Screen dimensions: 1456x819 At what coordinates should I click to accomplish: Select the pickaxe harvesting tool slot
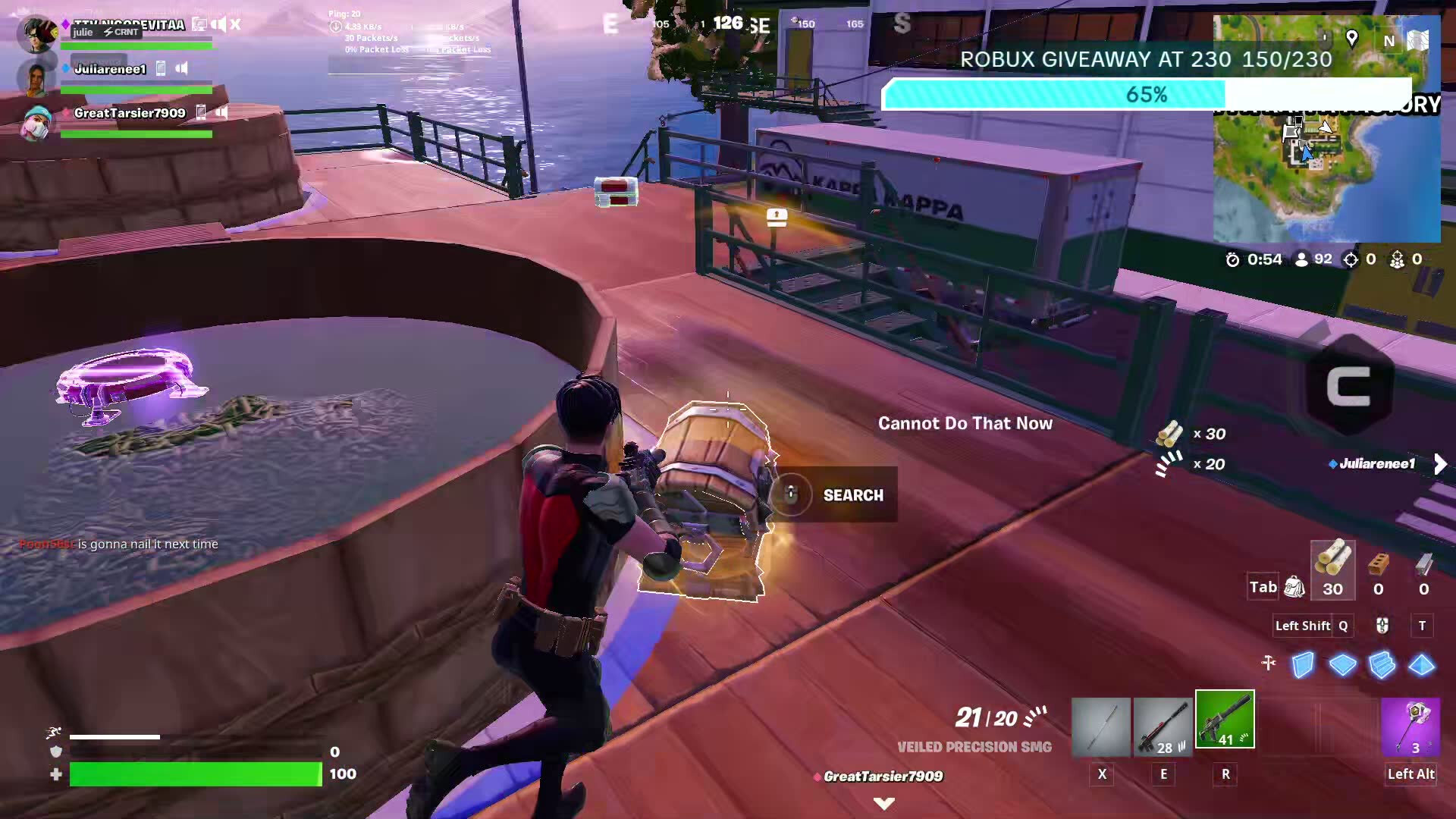click(1101, 727)
